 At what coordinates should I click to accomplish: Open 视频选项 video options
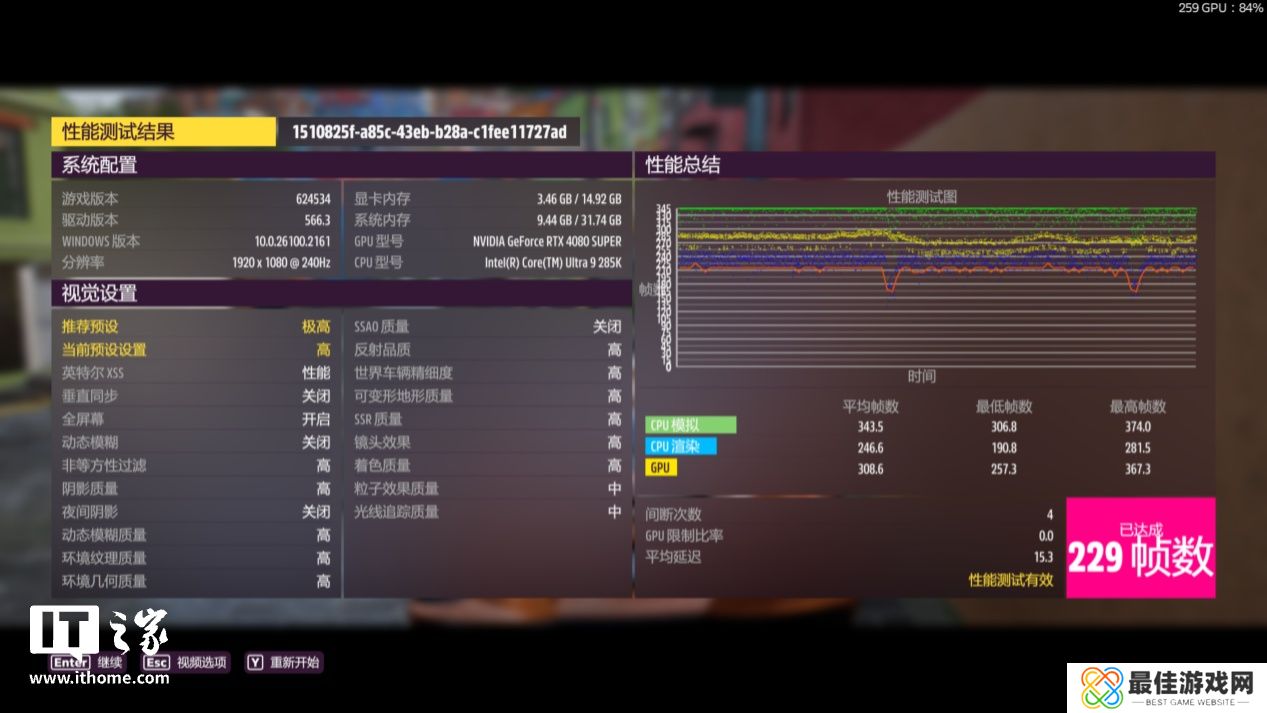click(x=186, y=662)
